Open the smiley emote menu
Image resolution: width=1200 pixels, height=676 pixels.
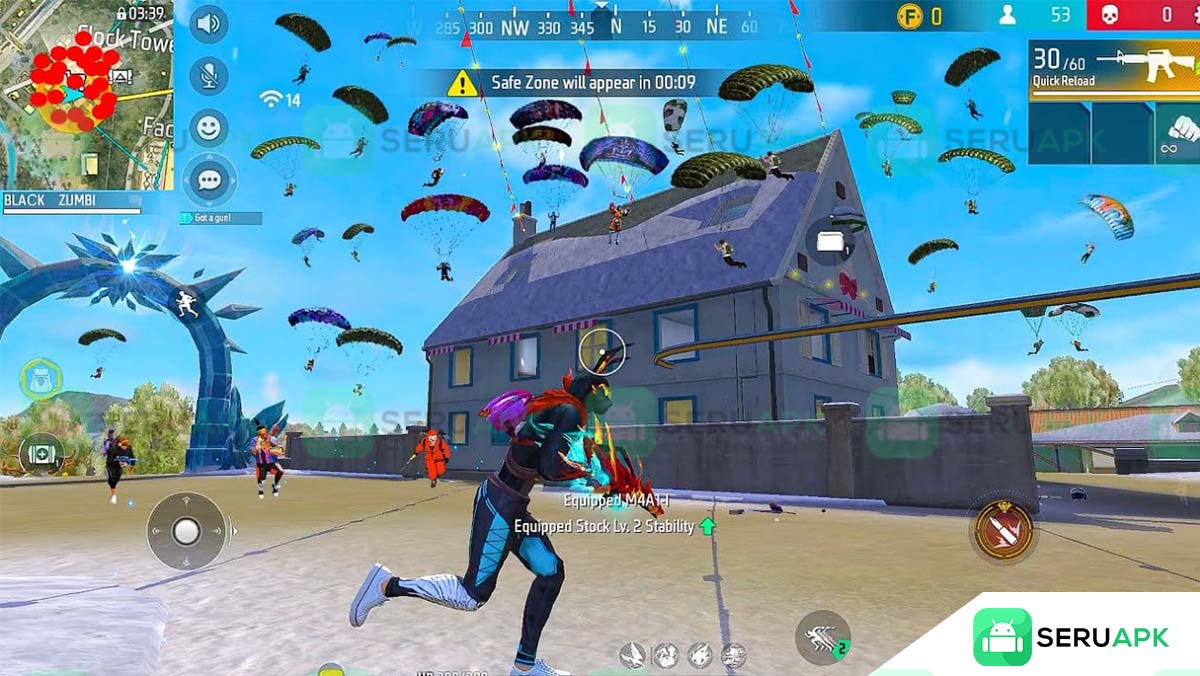coord(208,128)
